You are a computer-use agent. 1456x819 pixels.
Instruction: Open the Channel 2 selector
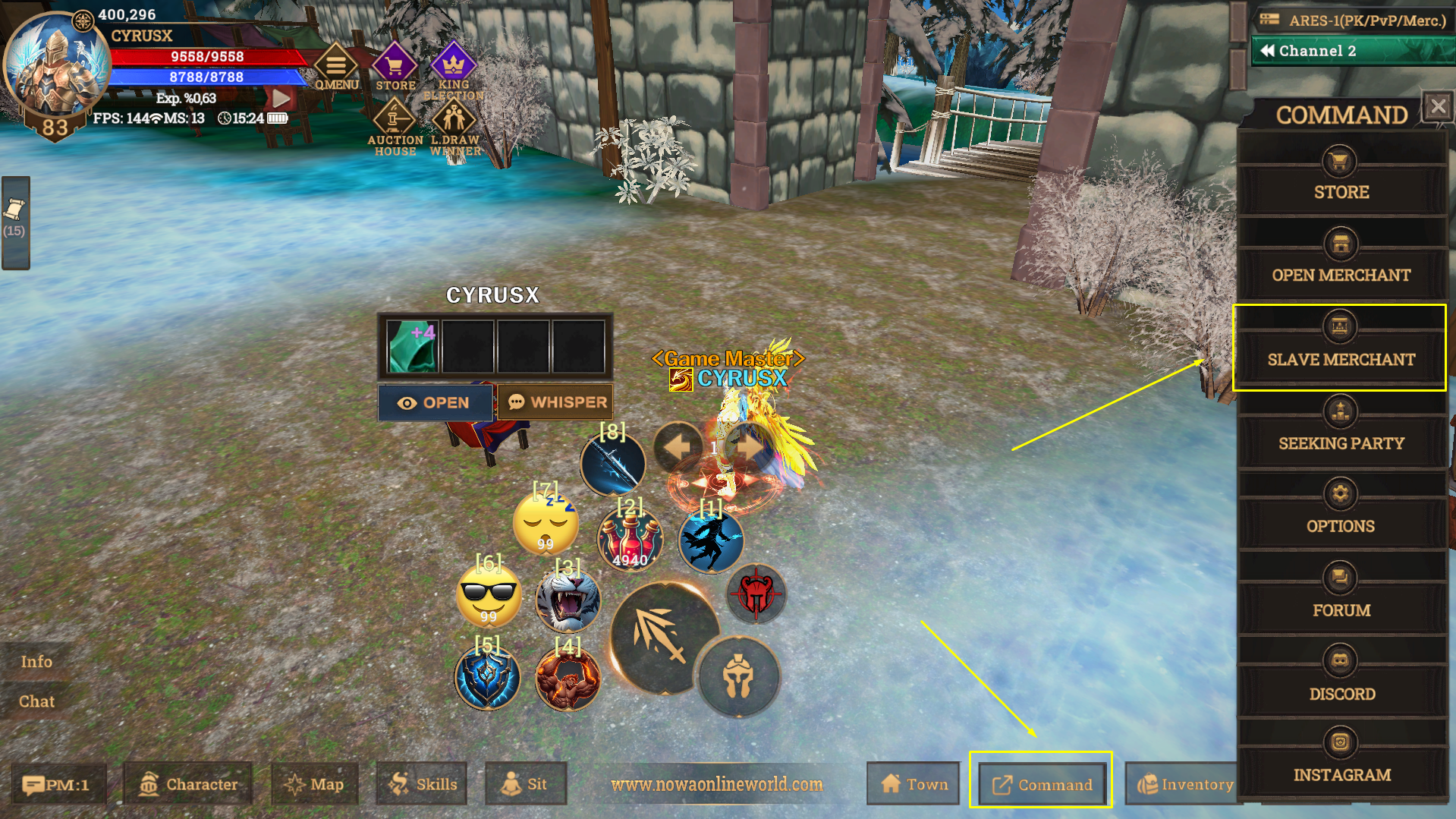click(x=1351, y=50)
